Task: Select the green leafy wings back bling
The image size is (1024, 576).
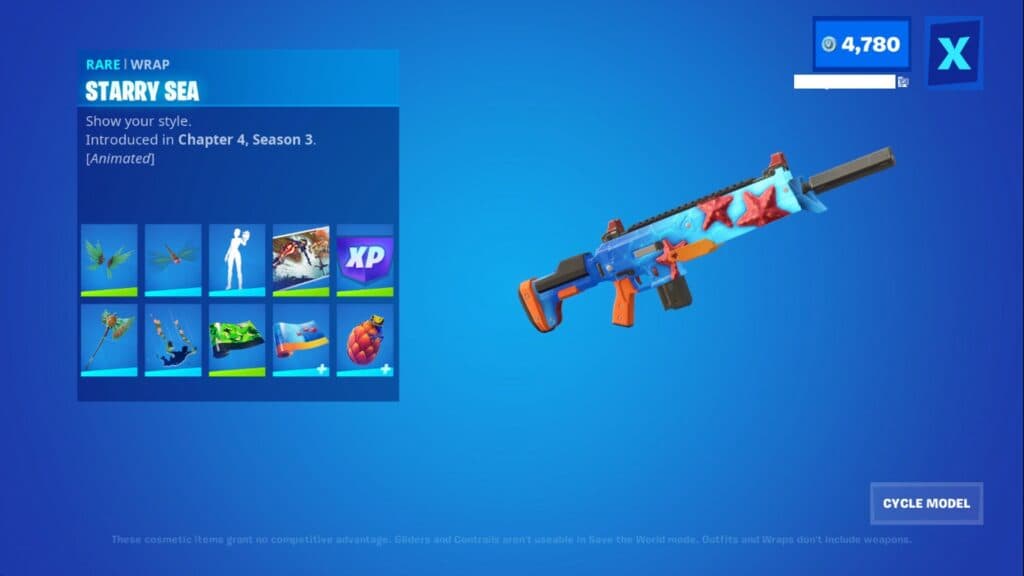Action: pyautogui.click(x=109, y=260)
